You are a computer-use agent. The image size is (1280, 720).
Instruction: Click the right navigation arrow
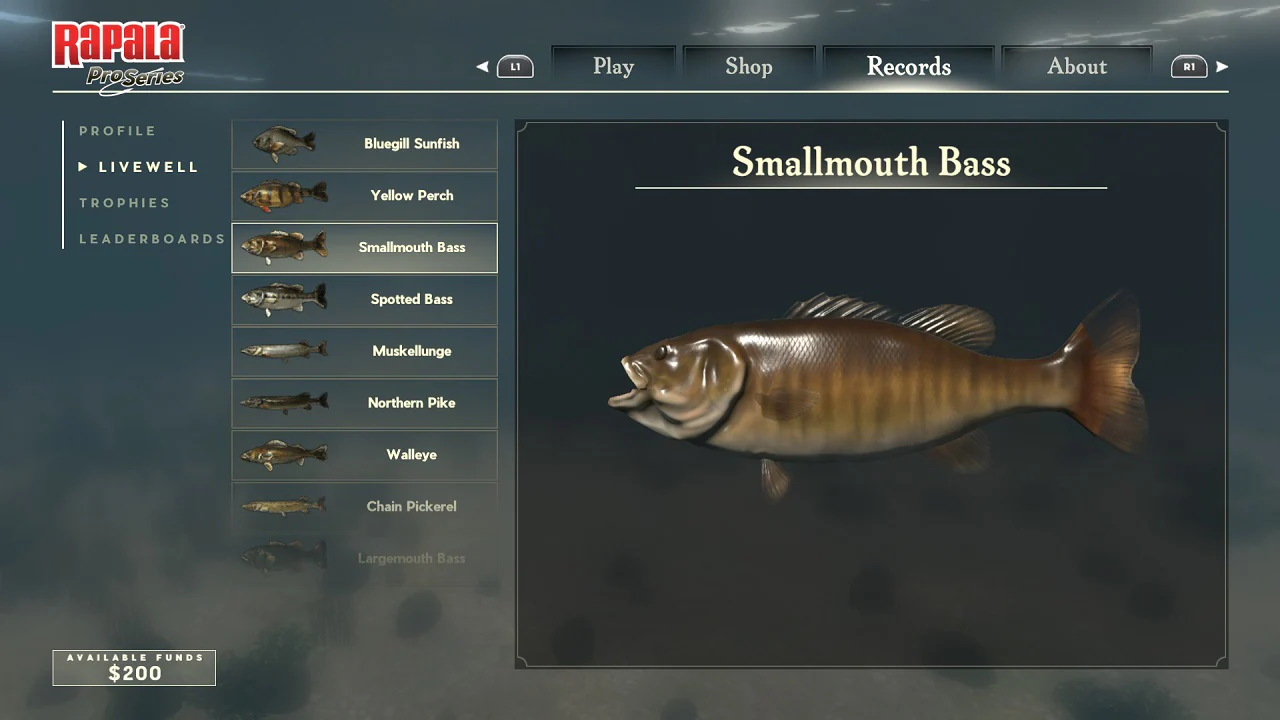pos(1224,66)
